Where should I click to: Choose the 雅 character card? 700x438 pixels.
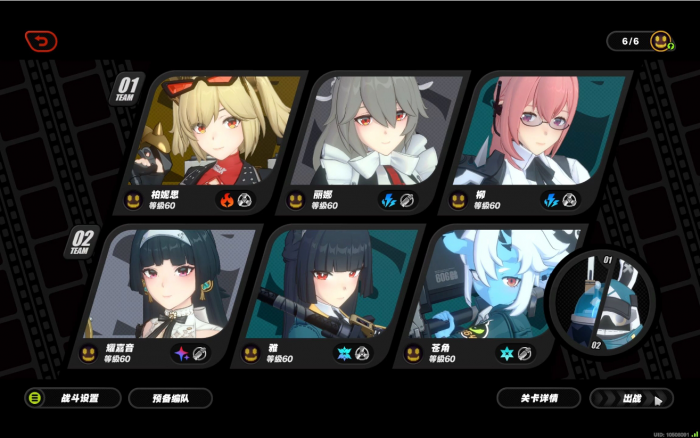[322, 295]
